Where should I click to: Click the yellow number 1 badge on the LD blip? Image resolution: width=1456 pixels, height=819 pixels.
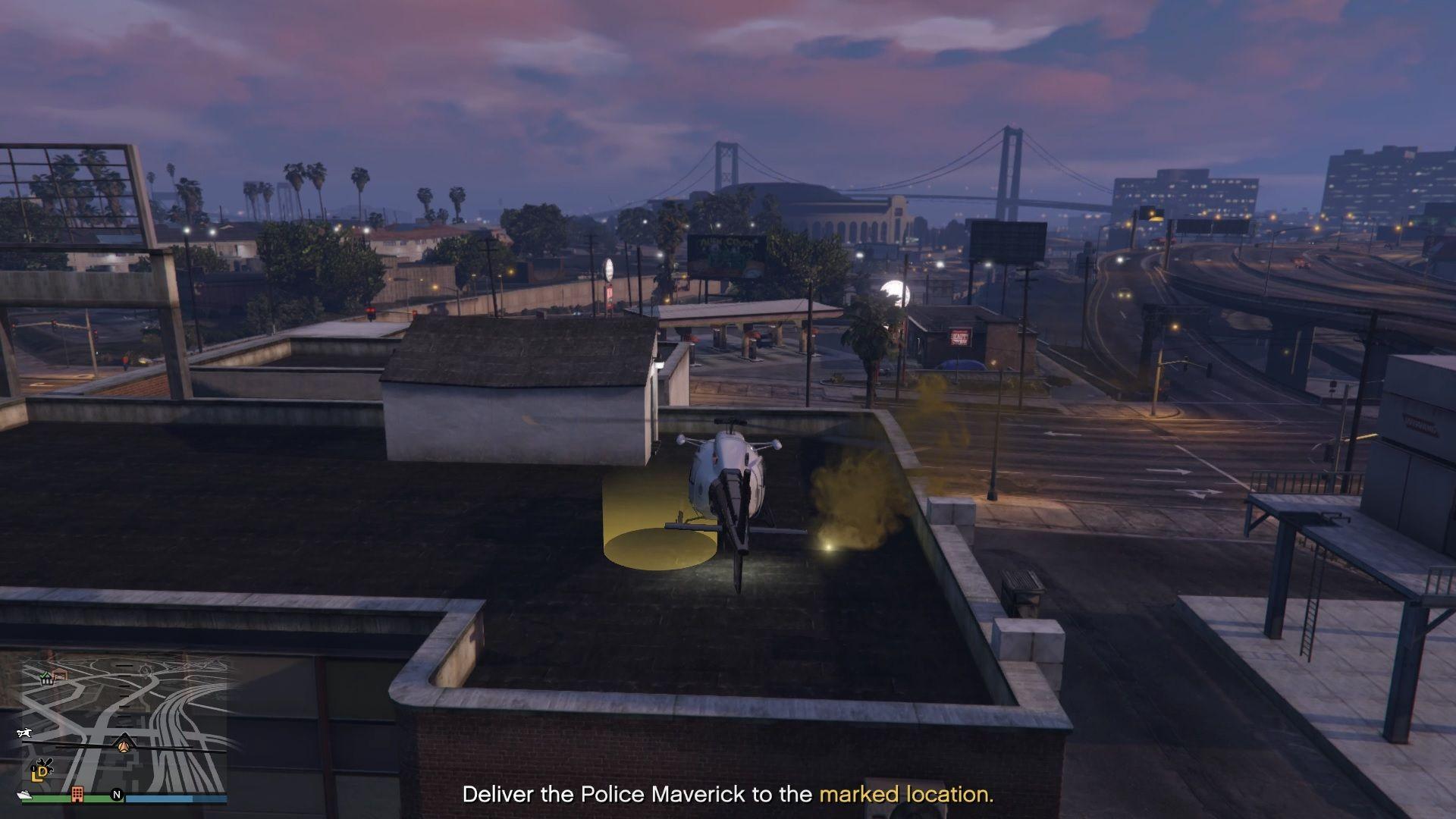pyautogui.click(x=33, y=767)
